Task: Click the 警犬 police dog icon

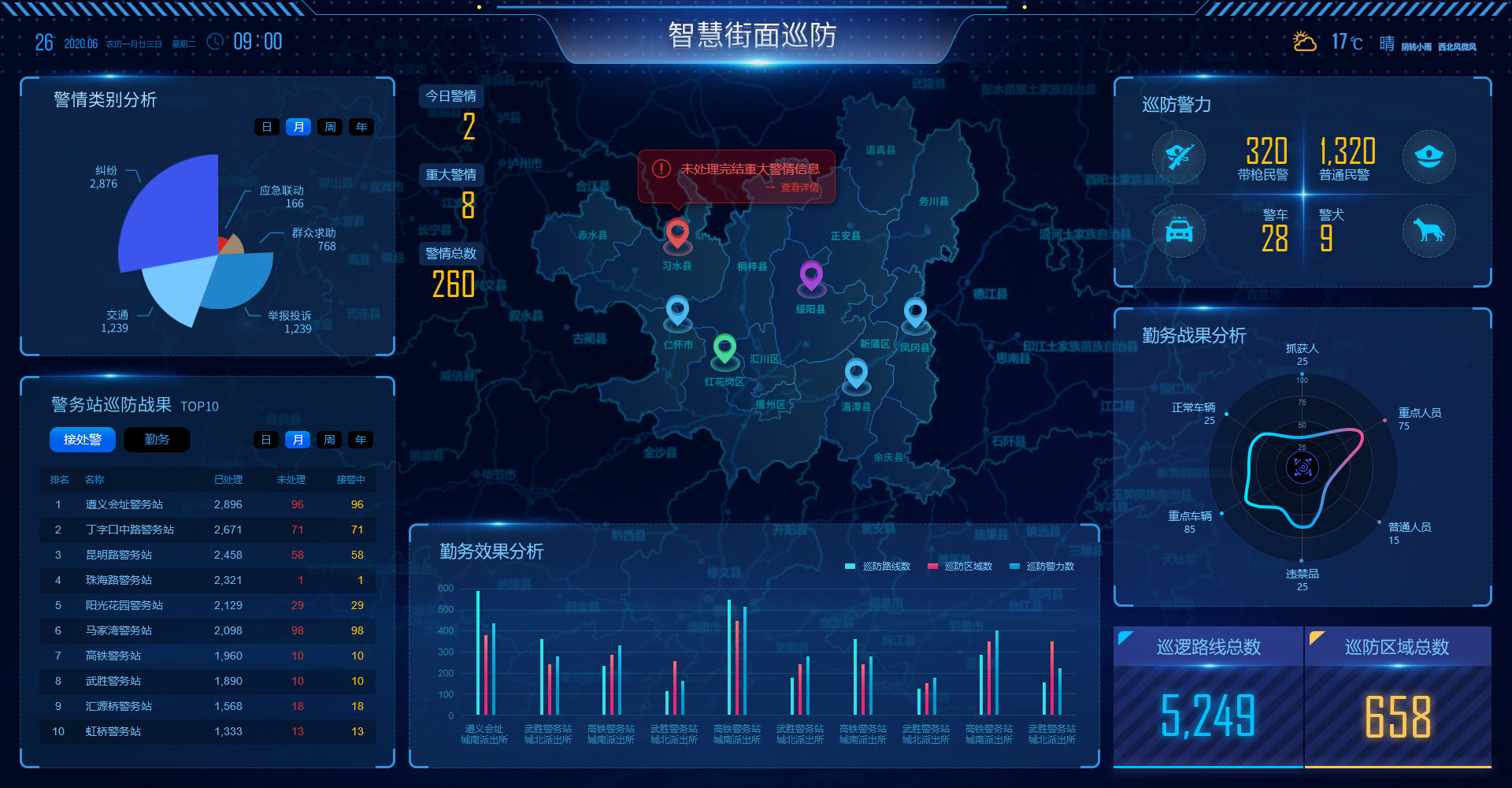Action: coord(1429,231)
